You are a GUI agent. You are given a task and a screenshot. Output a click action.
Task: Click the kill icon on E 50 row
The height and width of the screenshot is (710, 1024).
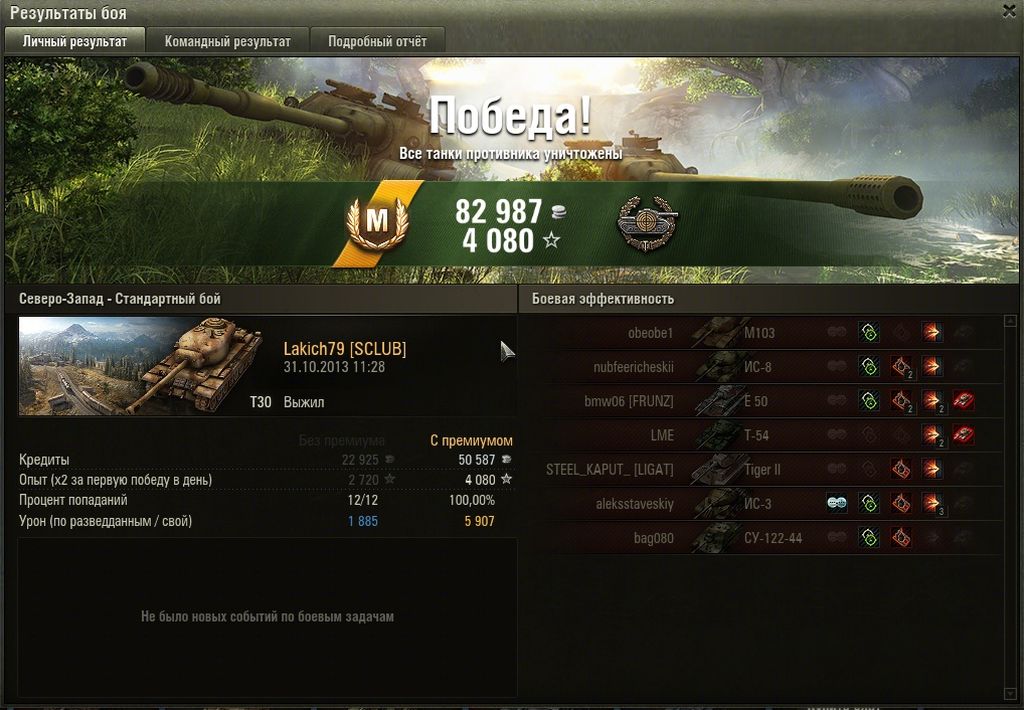coord(963,401)
